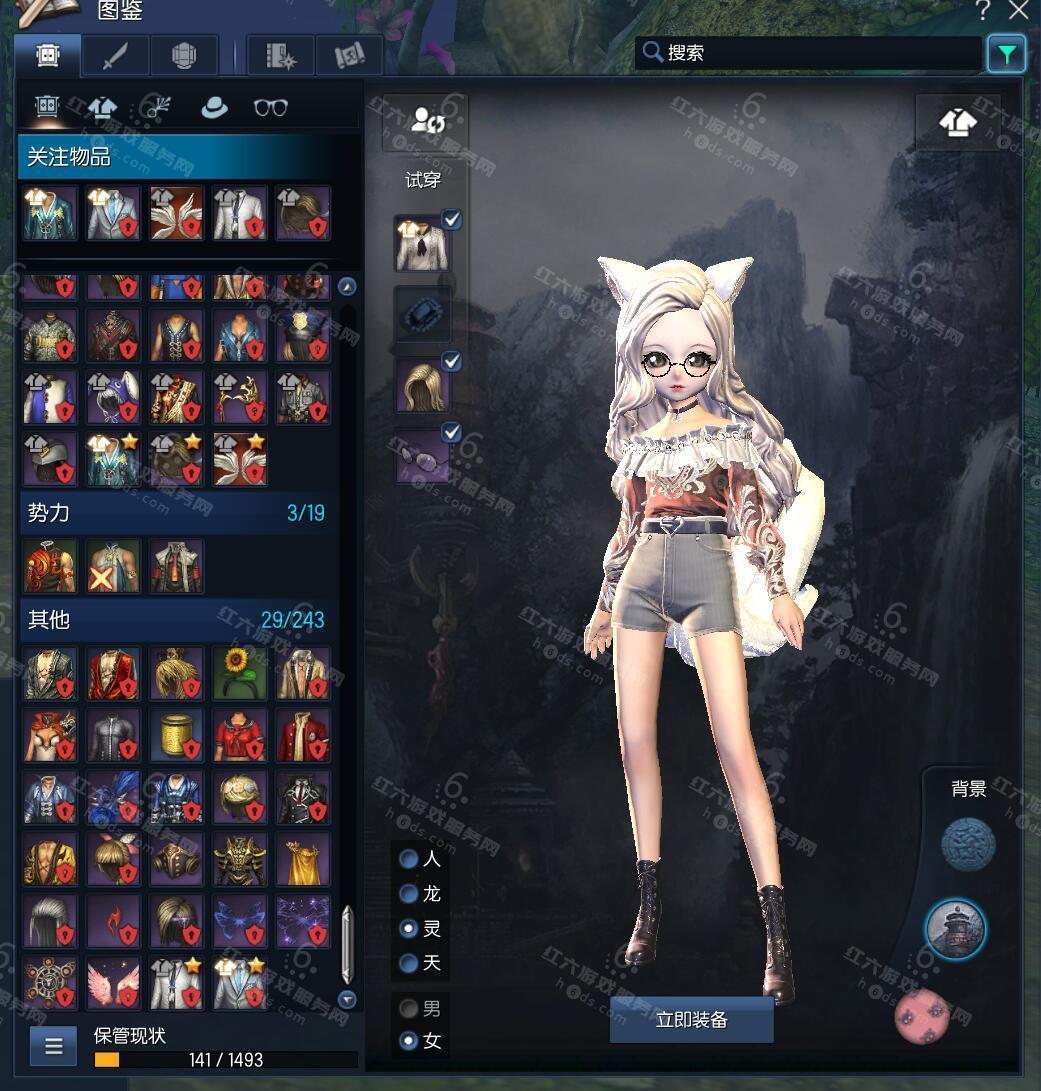Pick the pagoda scenery background thumbnail

955,929
